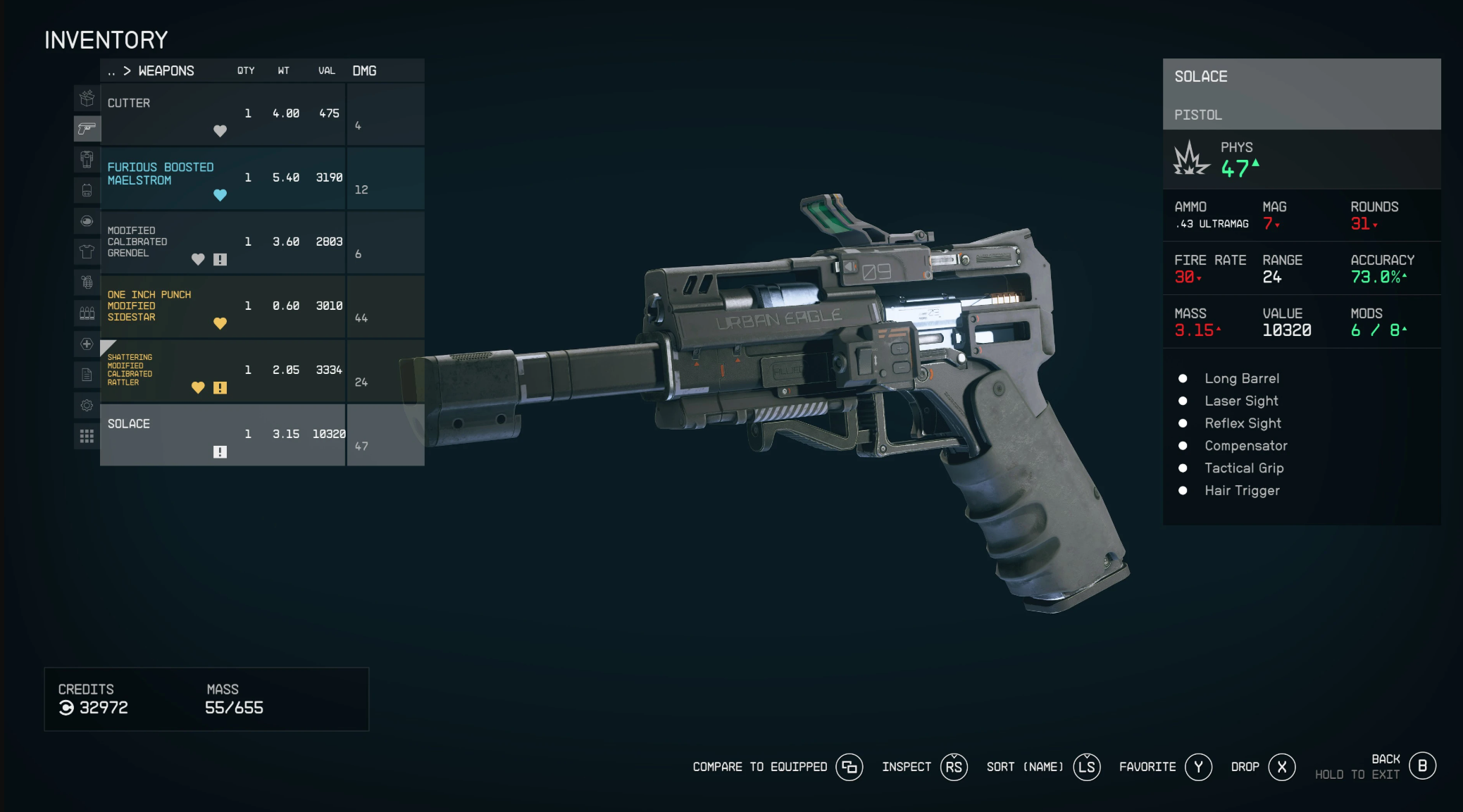Unfavorite the Cutter
The width and height of the screenshot is (1463, 812).
pos(220,131)
